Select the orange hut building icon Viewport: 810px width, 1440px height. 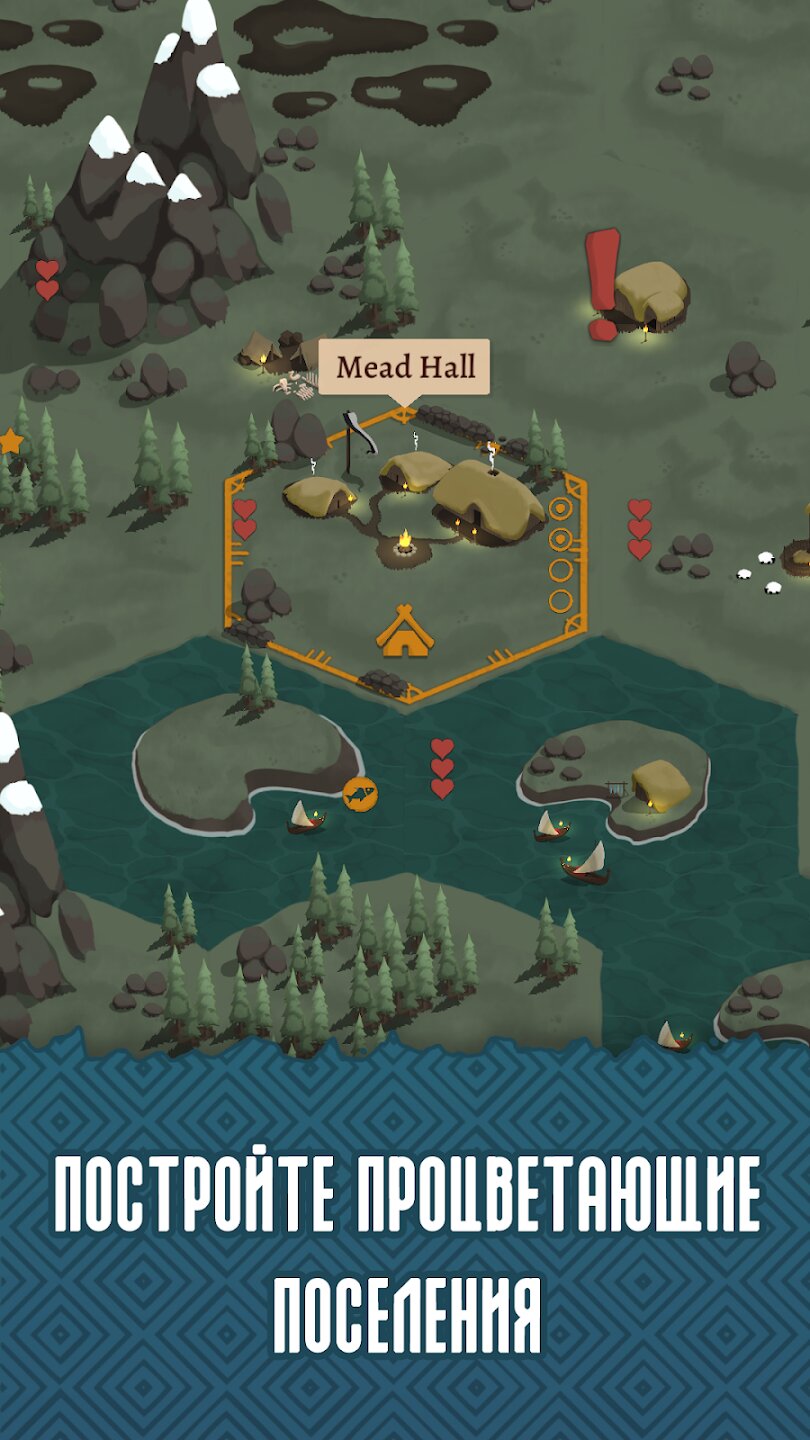coord(403,632)
